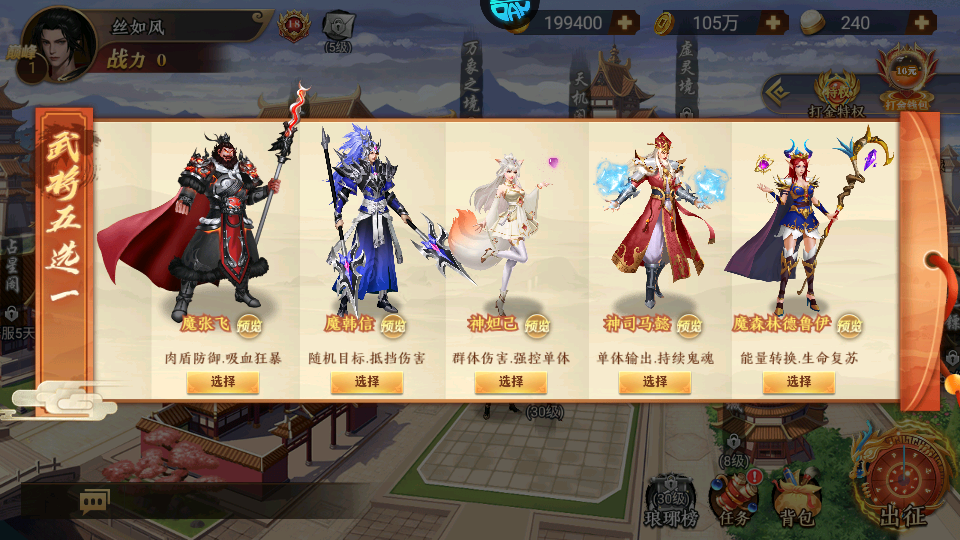Open the 预览 preview for 魔韩信

click(x=393, y=326)
